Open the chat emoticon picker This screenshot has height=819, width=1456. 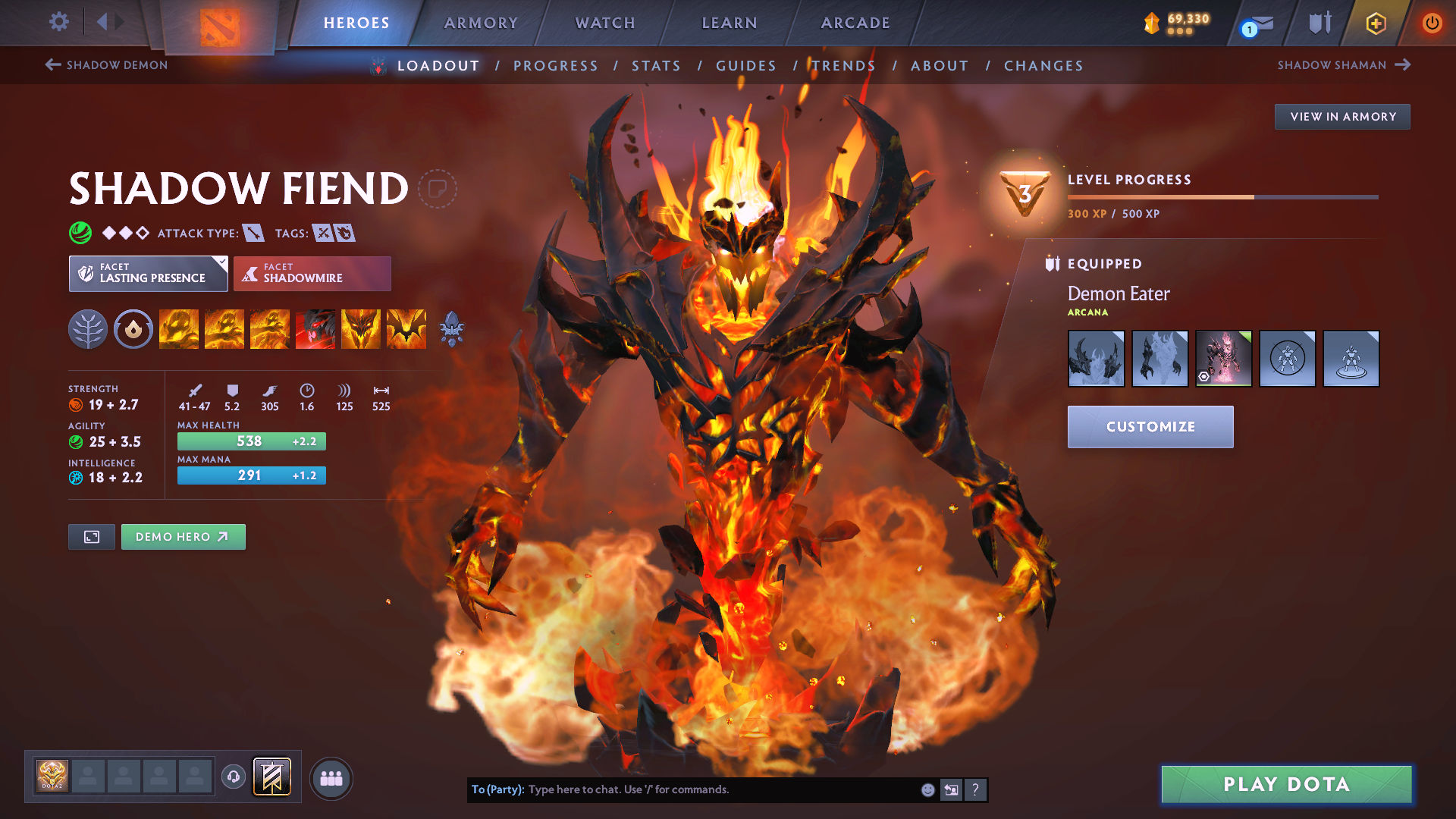pyautogui.click(x=927, y=789)
